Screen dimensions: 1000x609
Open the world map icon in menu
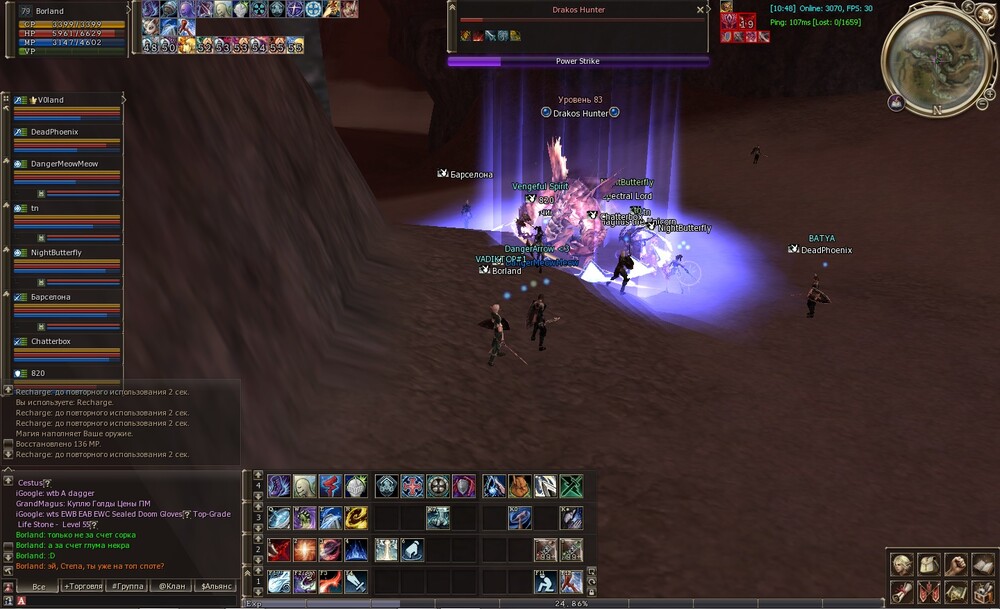pyautogui.click(x=956, y=591)
